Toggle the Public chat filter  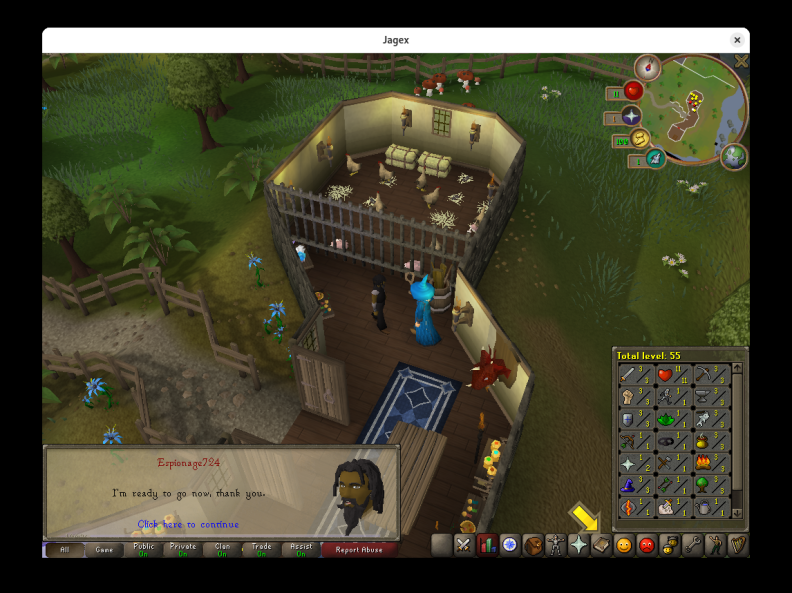point(144,549)
